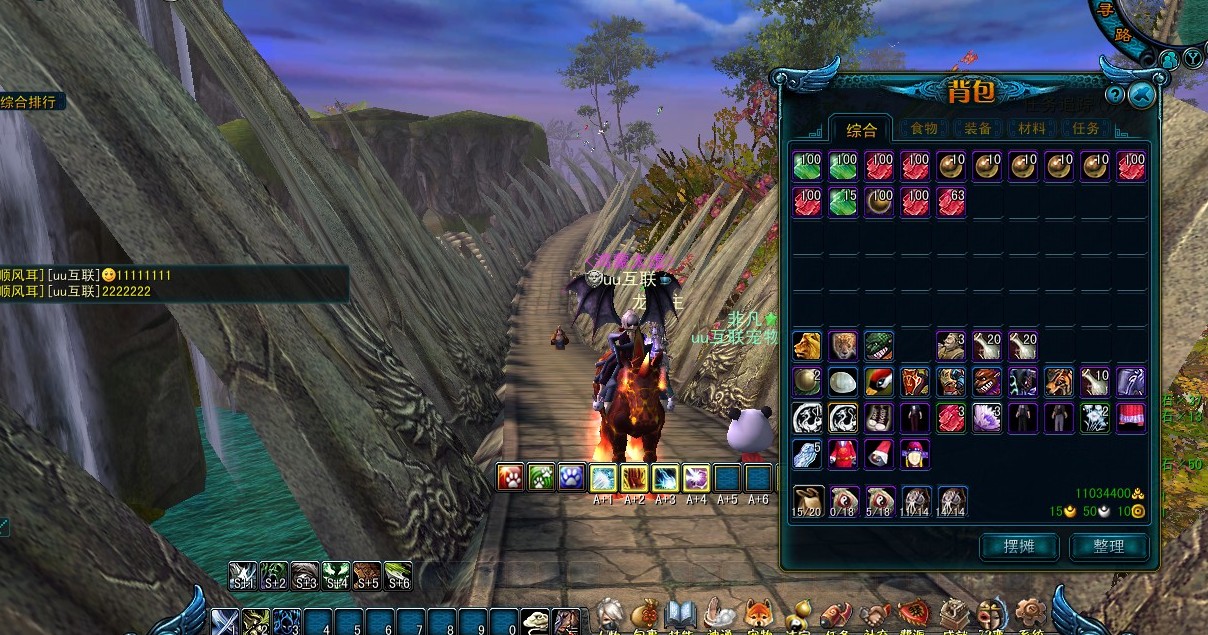The image size is (1208, 635).
Task: Activate the red paw pet skill
Action: click(511, 477)
